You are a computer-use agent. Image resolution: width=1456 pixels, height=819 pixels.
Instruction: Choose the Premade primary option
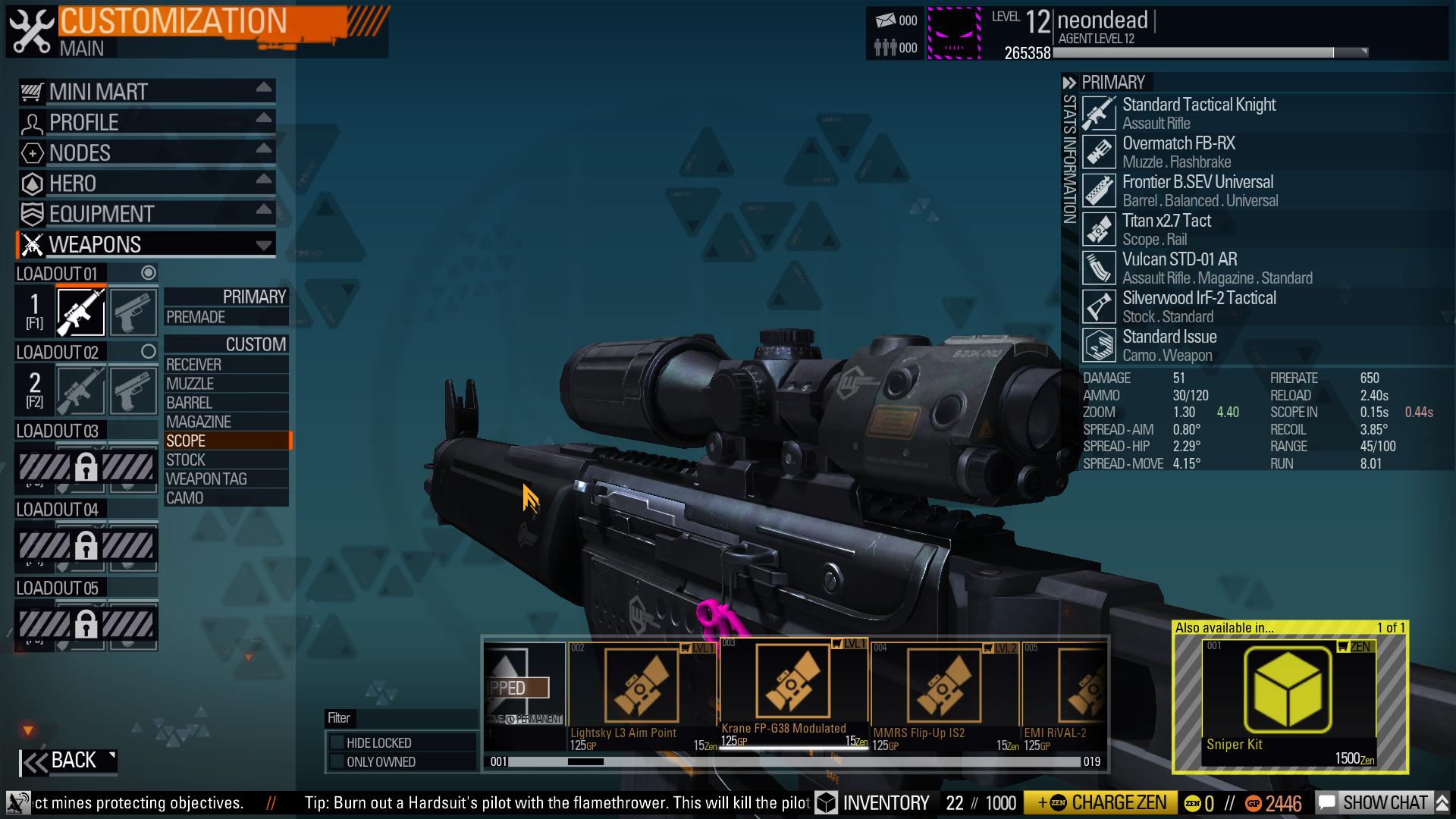(226, 317)
